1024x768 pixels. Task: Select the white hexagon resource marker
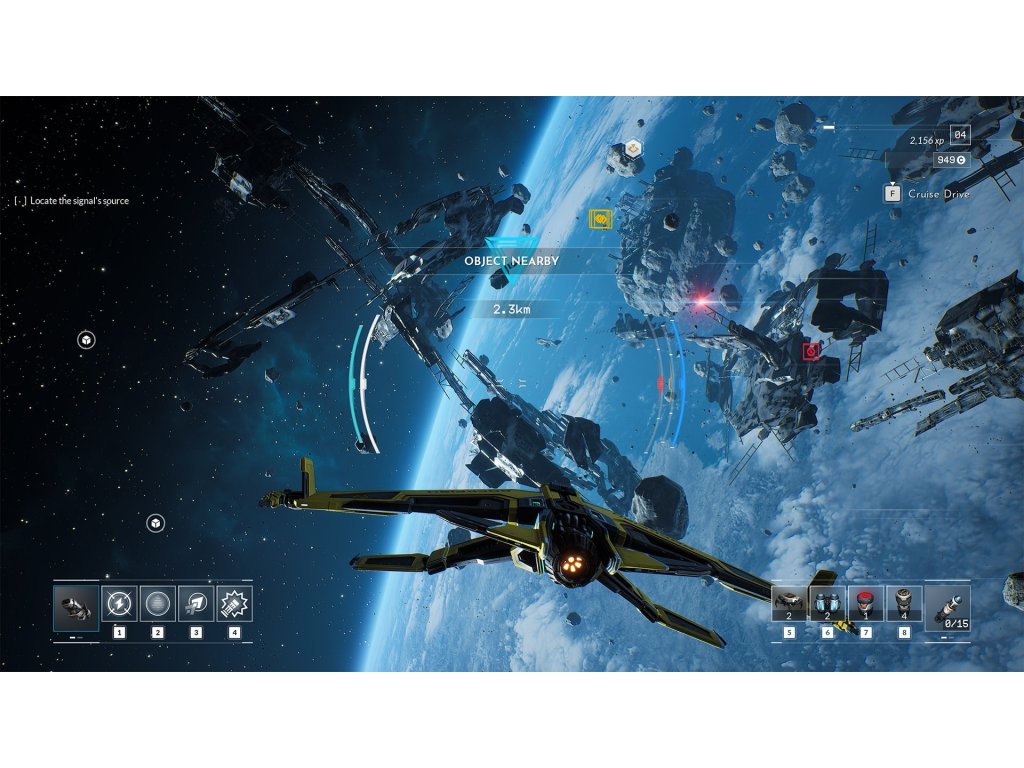click(632, 149)
